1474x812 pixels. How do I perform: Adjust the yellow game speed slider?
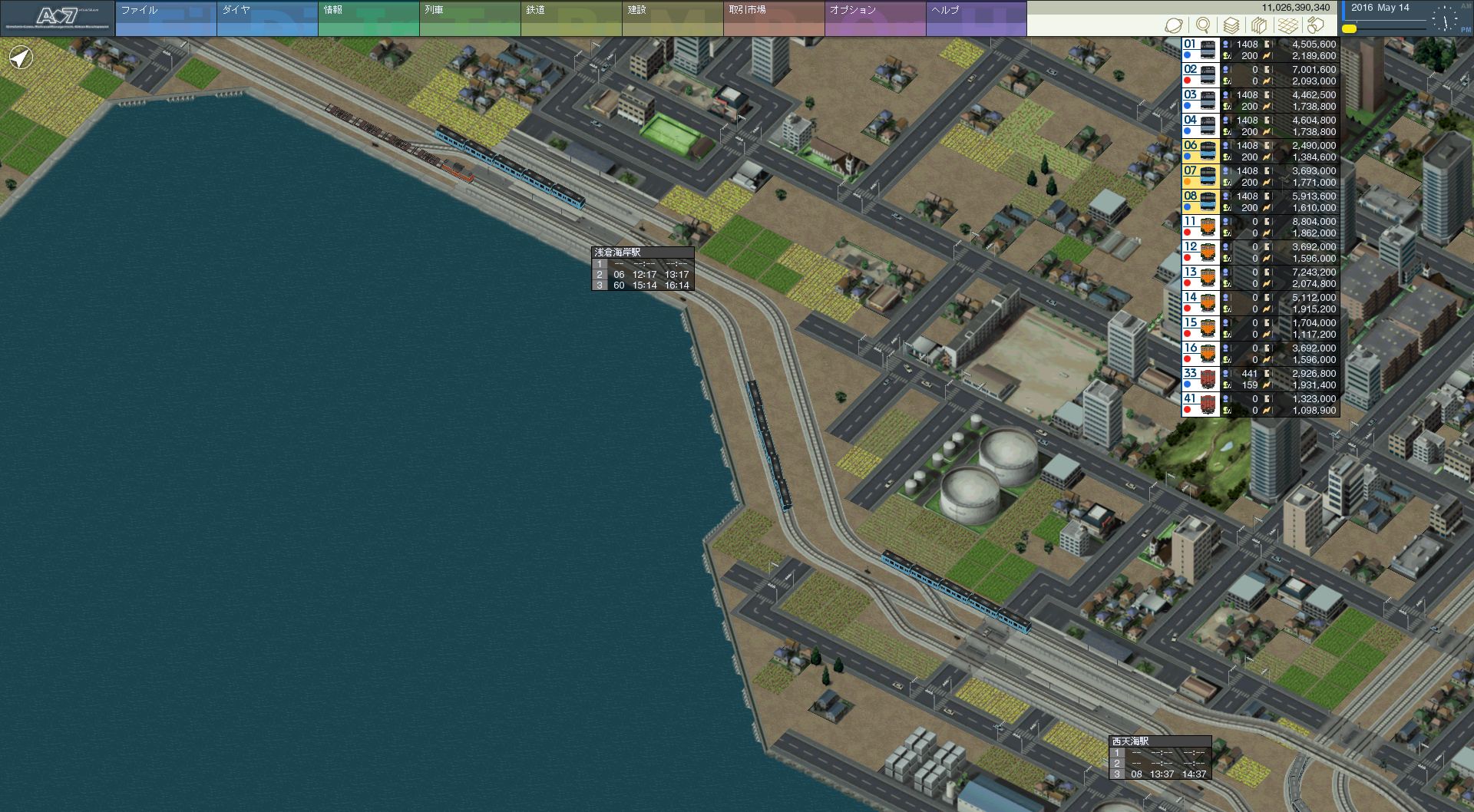tap(1349, 29)
